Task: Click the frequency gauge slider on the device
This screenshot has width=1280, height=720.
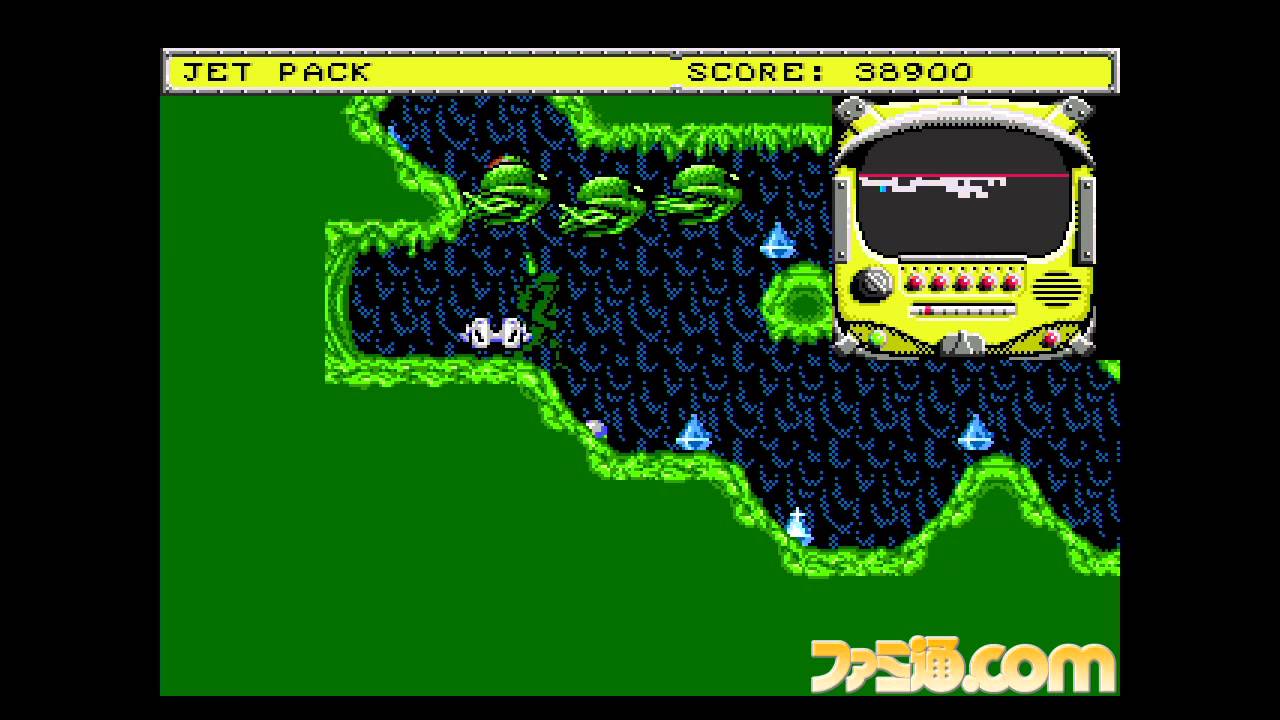Action: tap(928, 310)
